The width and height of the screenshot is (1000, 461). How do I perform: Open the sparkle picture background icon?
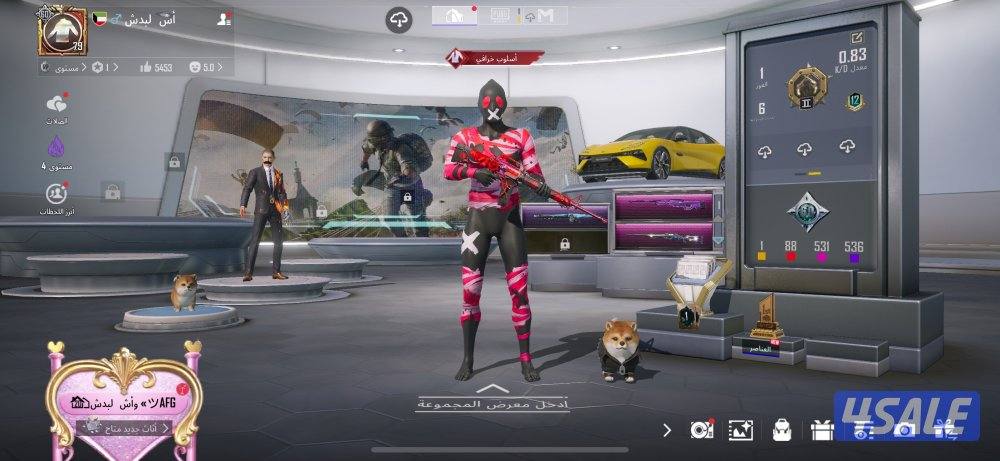(741, 430)
